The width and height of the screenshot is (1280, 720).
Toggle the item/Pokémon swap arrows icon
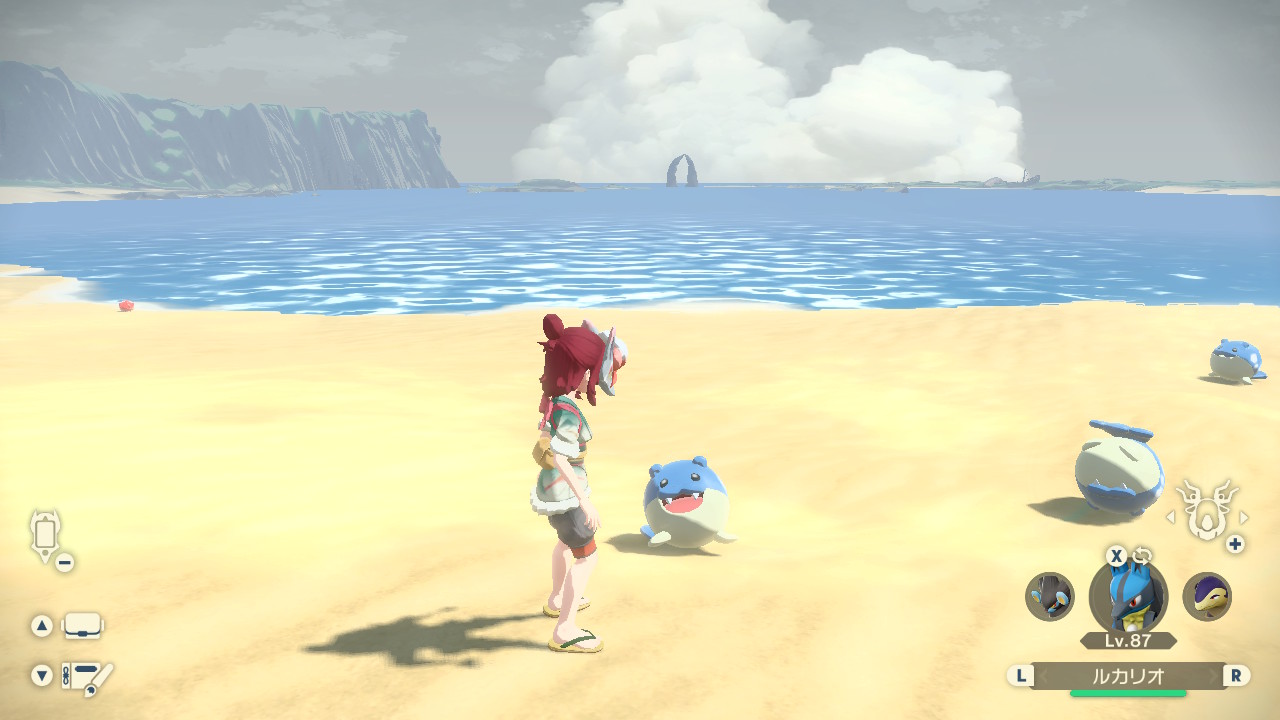point(1143,556)
